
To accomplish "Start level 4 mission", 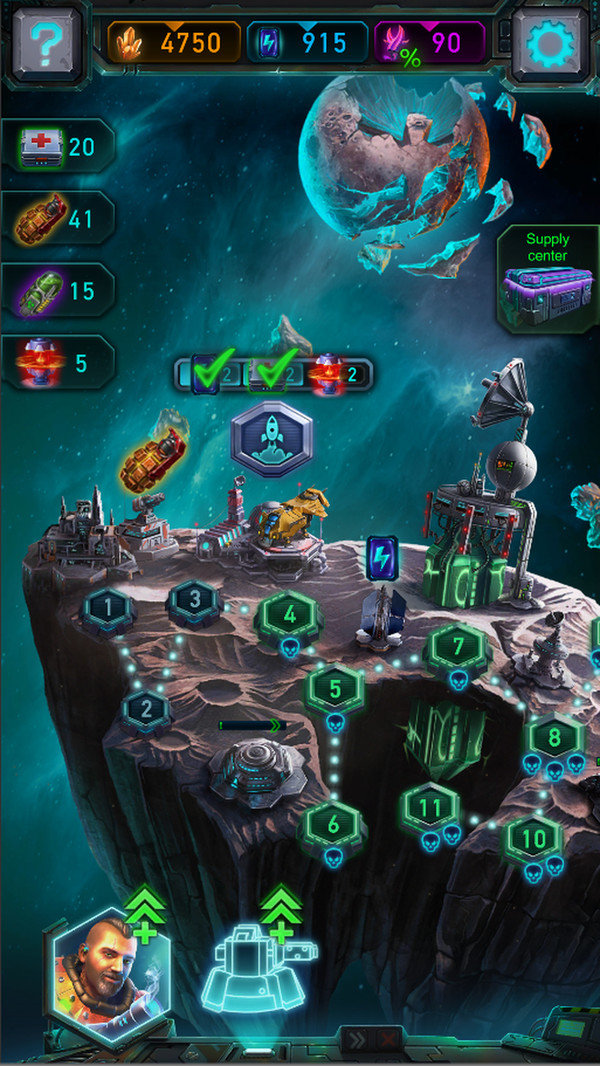I will (289, 615).
